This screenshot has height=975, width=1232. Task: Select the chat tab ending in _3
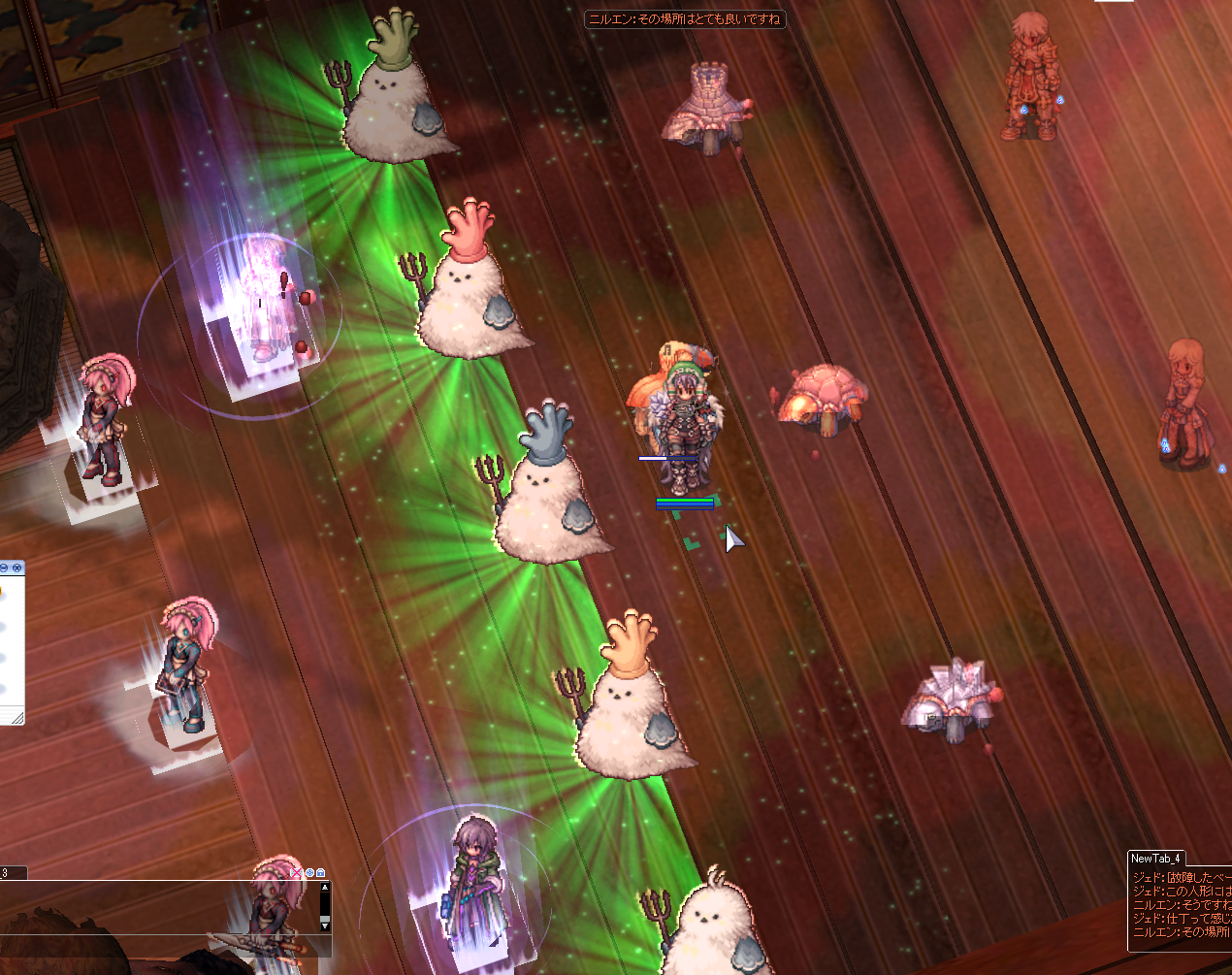(12, 873)
